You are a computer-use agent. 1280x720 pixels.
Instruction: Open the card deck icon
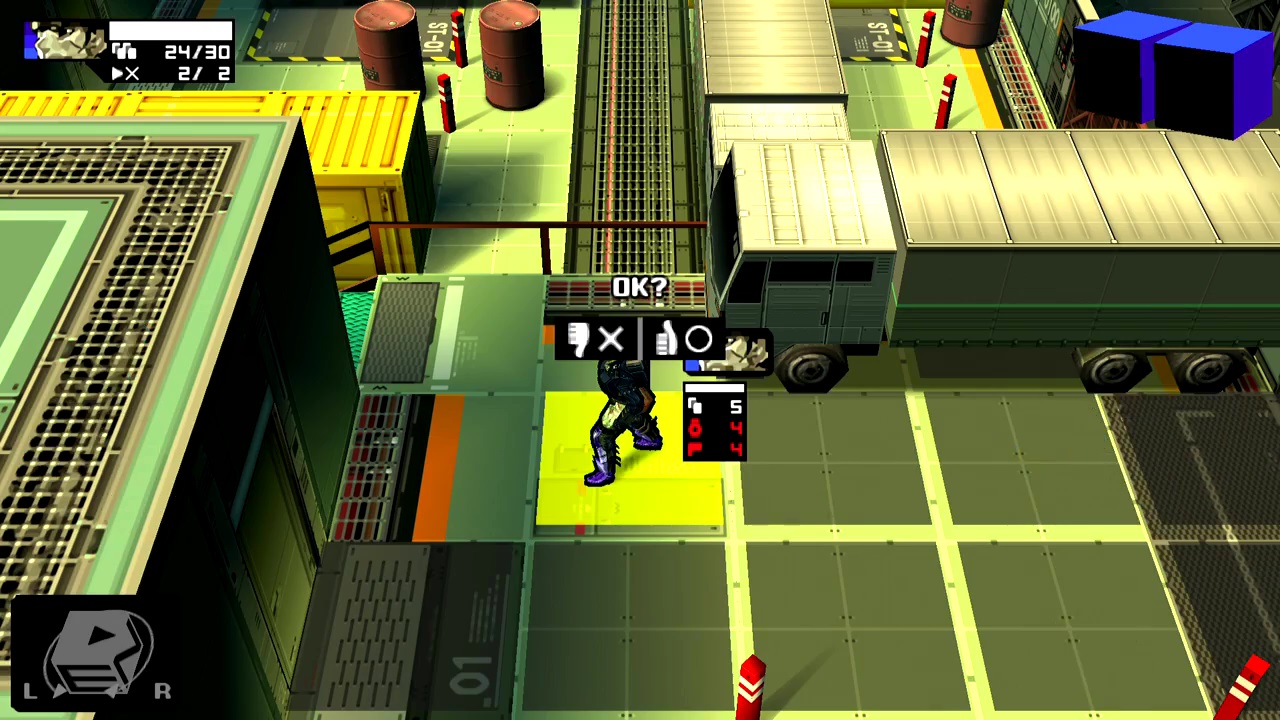(98, 650)
